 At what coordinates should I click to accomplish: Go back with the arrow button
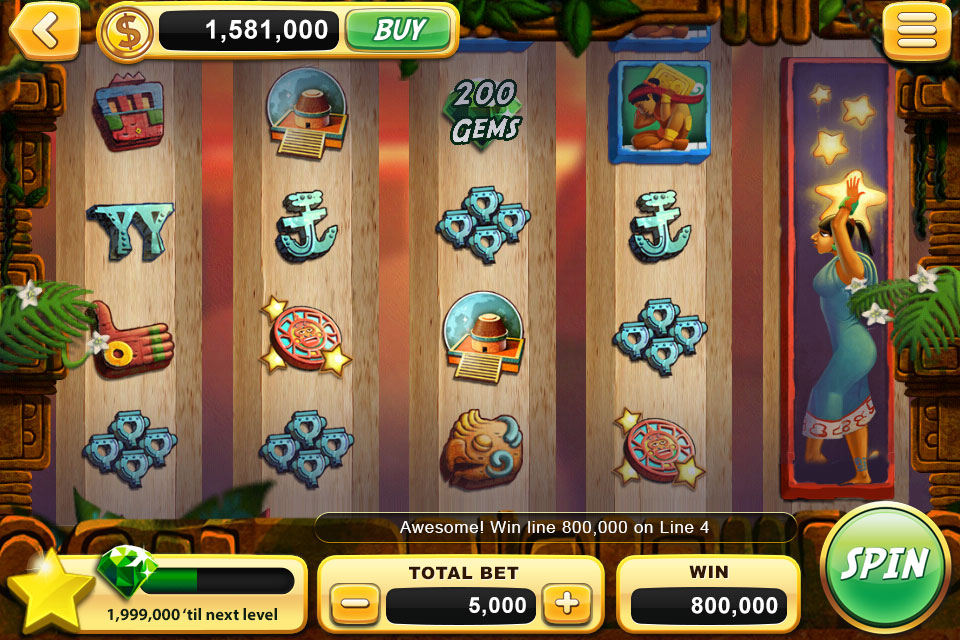43,30
